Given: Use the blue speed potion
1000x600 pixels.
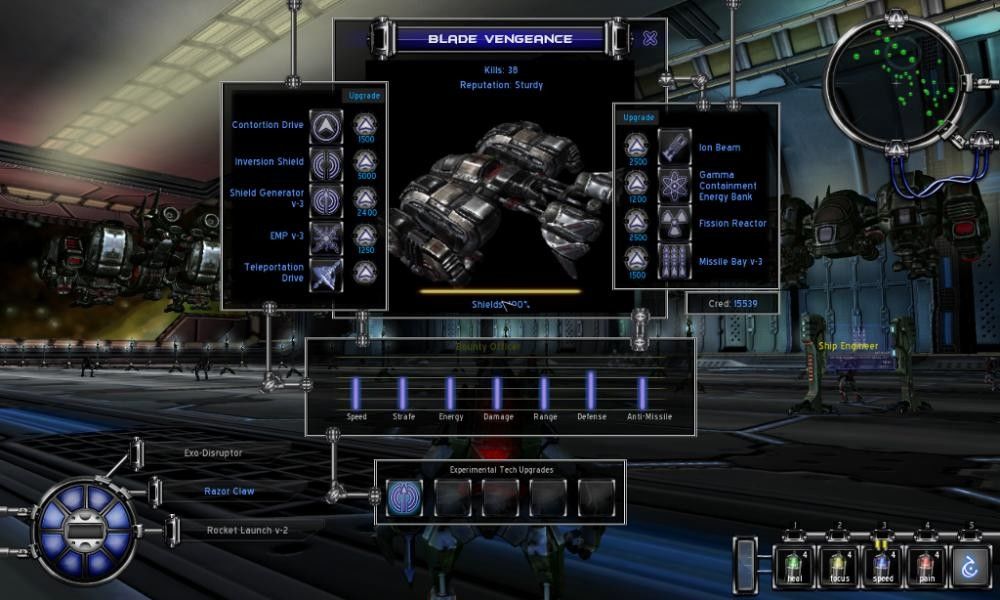Looking at the screenshot, I should pyautogui.click(x=882, y=564).
